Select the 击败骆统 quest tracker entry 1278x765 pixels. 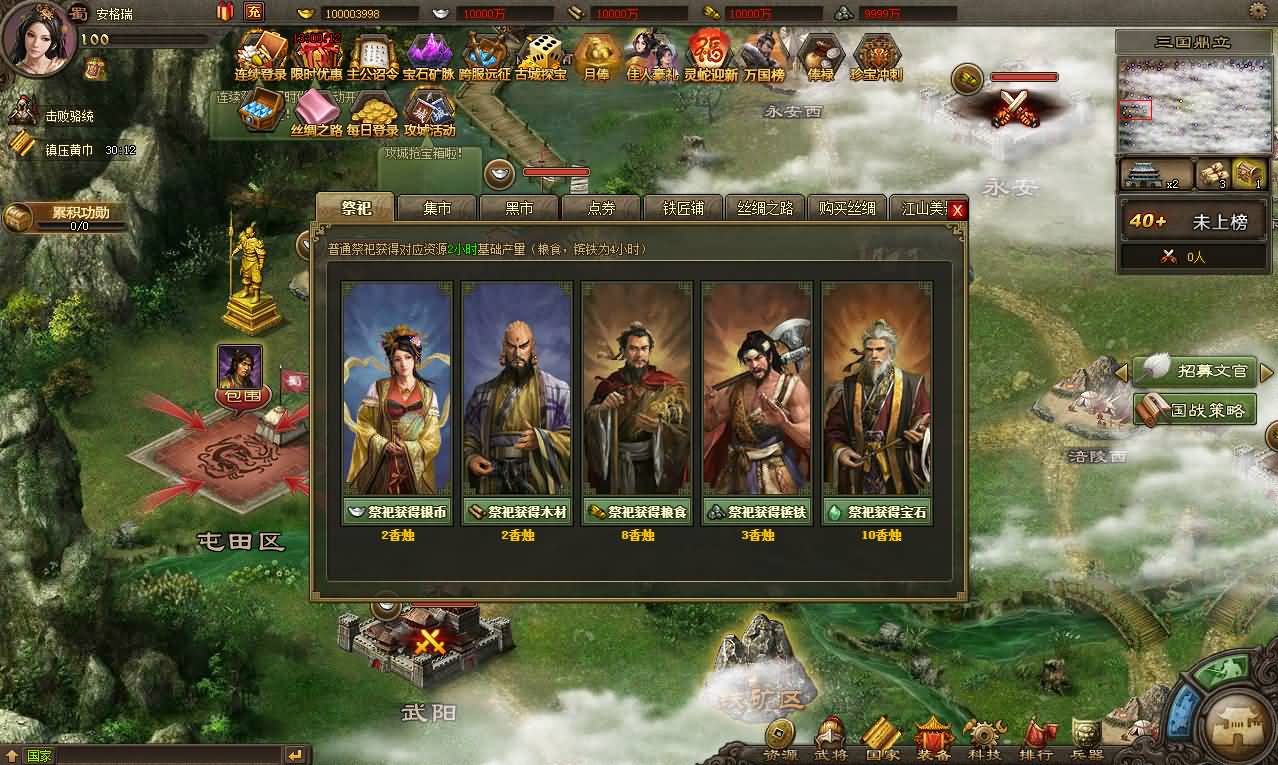click(x=68, y=116)
